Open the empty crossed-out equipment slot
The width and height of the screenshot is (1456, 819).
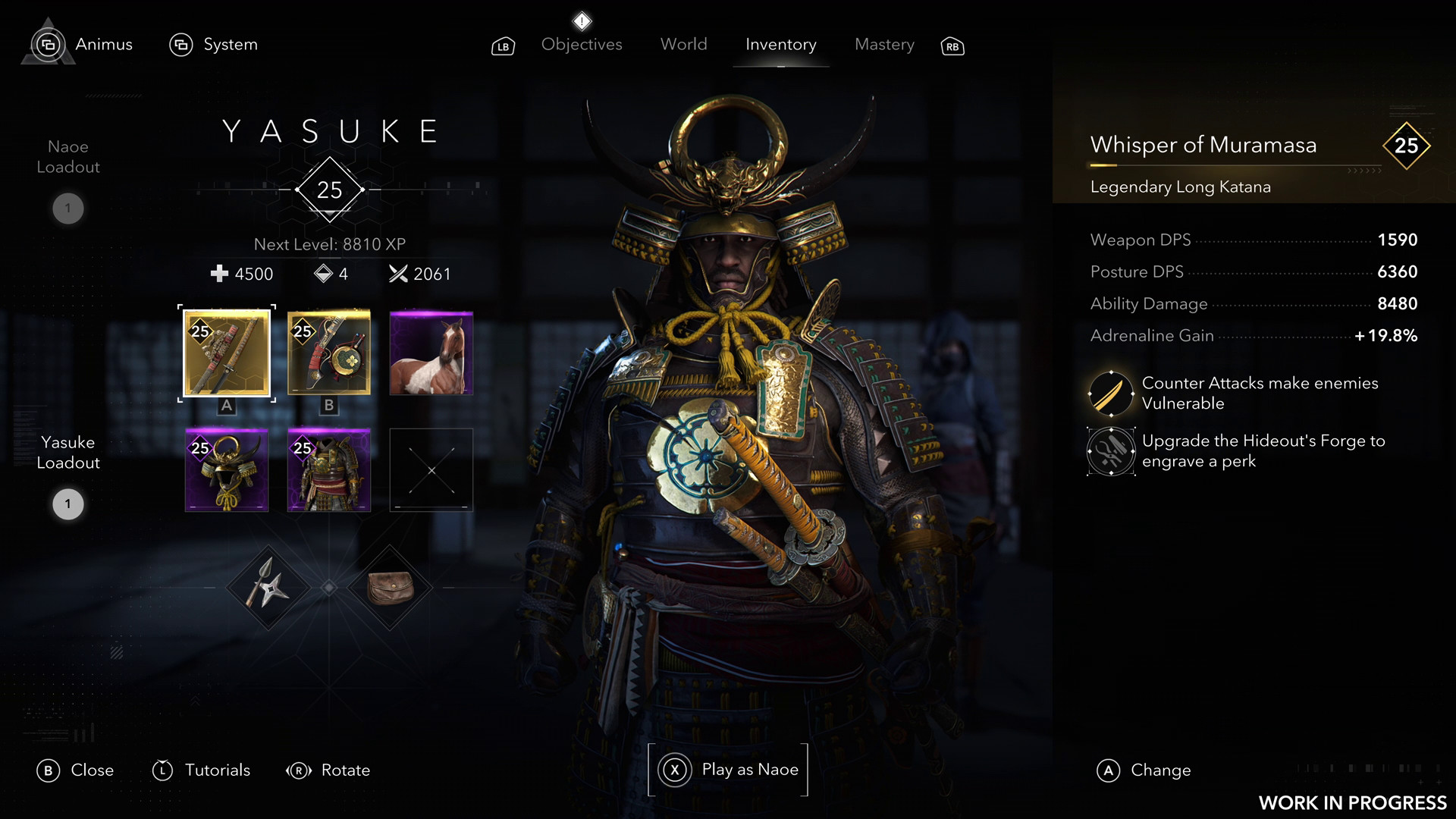[431, 470]
